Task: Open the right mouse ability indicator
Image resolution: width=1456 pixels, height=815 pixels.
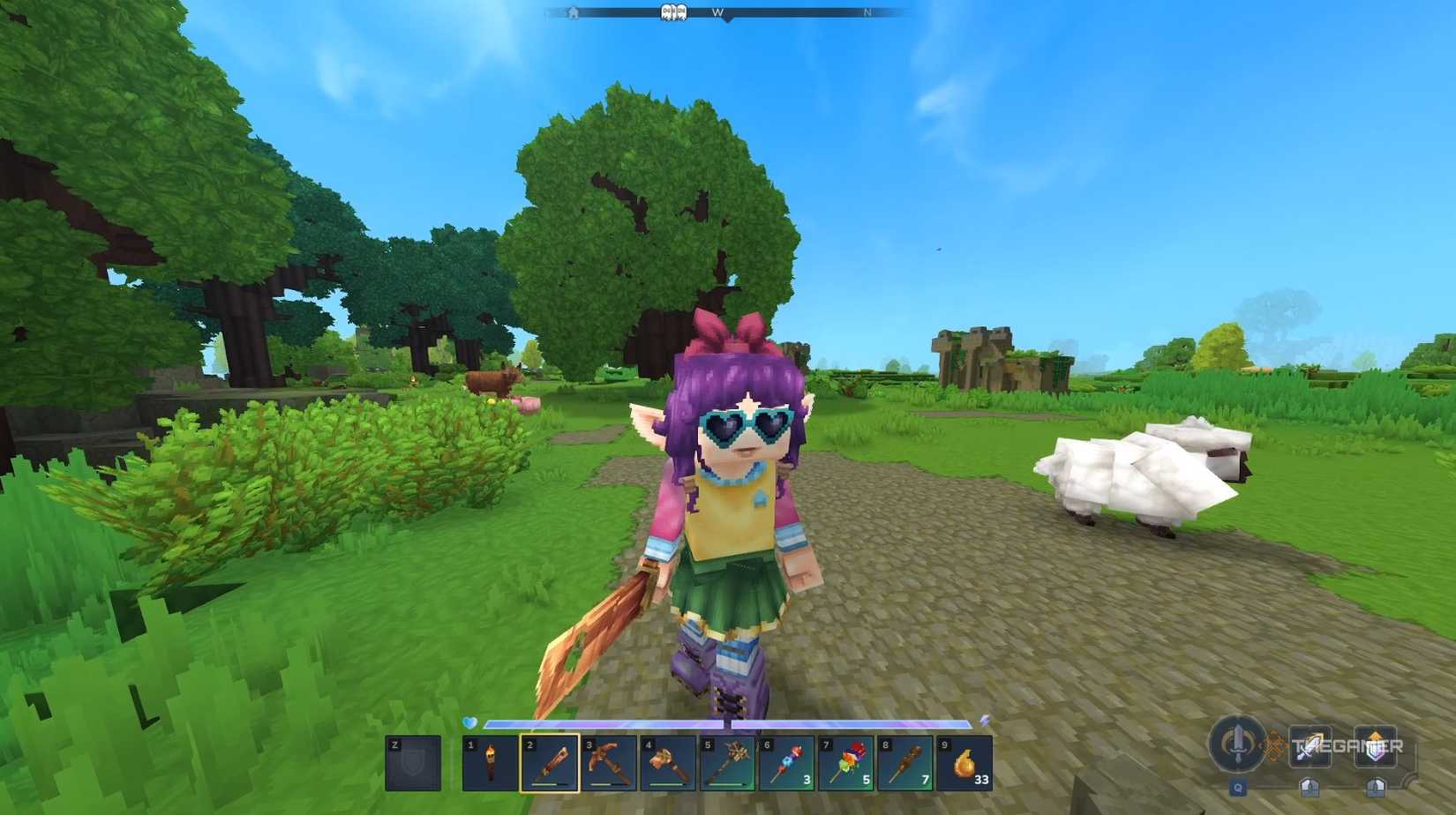Action: pos(1377,787)
